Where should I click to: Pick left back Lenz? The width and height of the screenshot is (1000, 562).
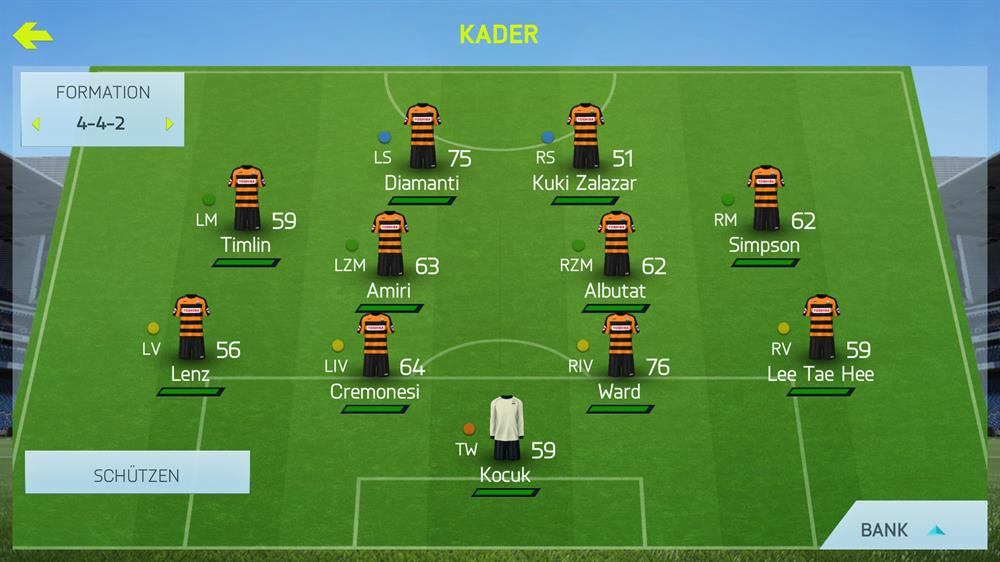190,328
